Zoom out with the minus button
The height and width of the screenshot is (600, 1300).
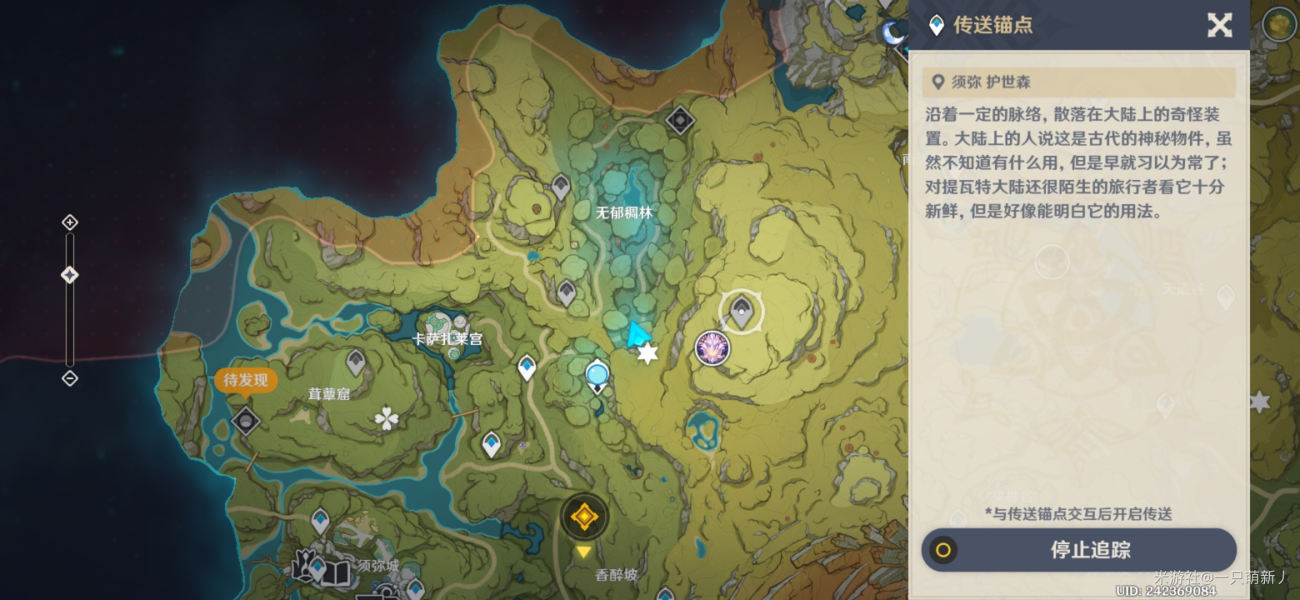[x=70, y=378]
